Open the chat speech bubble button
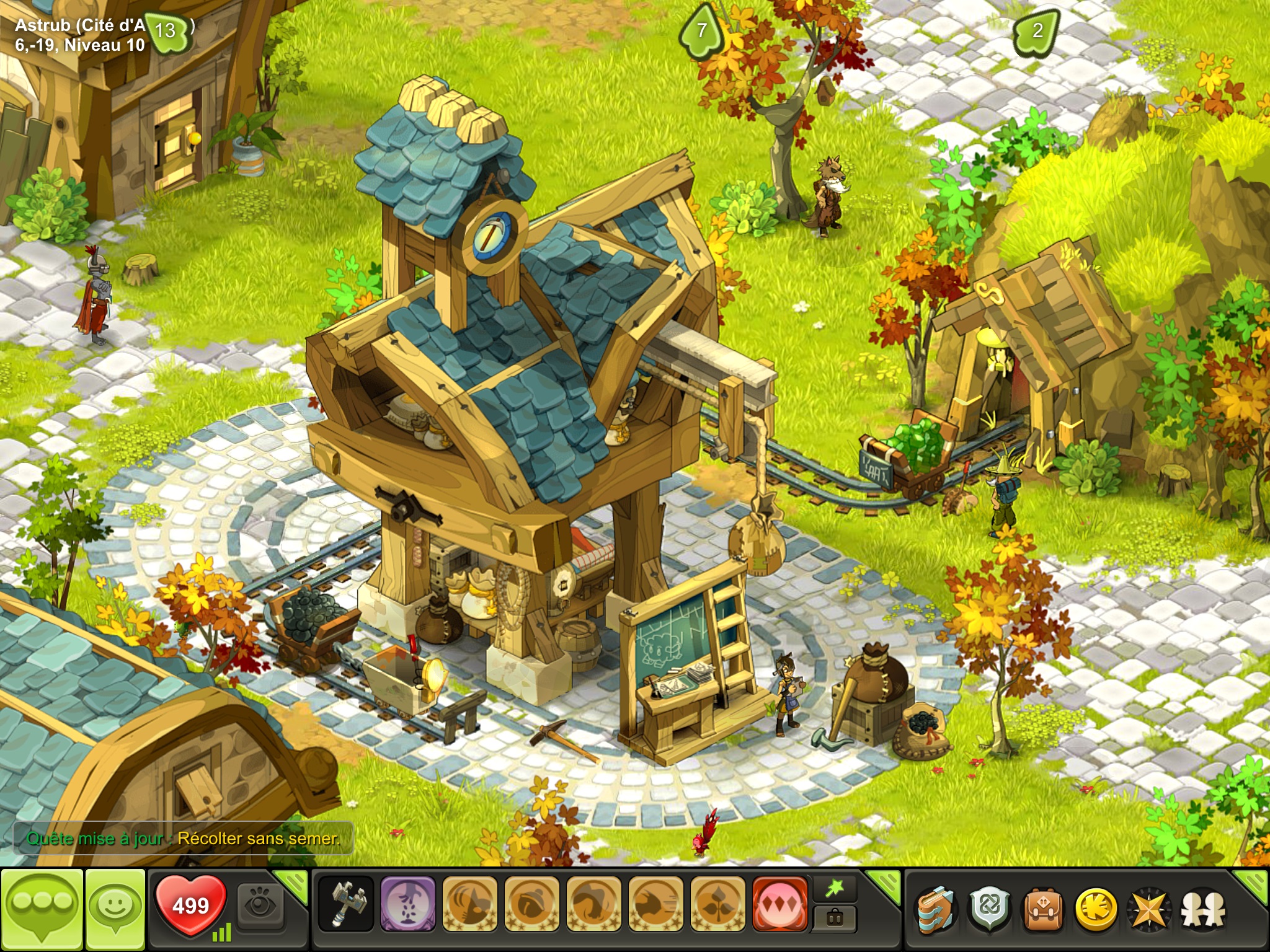Viewport: 1270px width, 952px height. (42, 908)
